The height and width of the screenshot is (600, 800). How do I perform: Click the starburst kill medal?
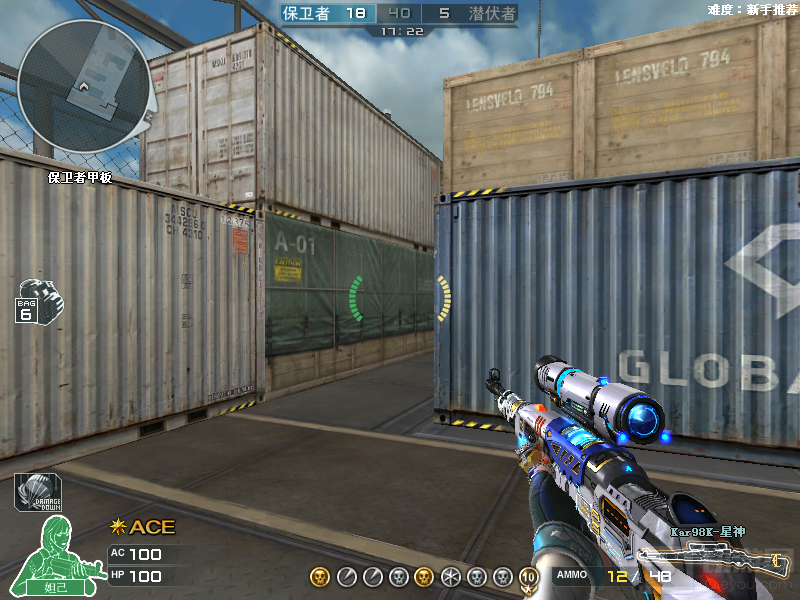point(450,577)
